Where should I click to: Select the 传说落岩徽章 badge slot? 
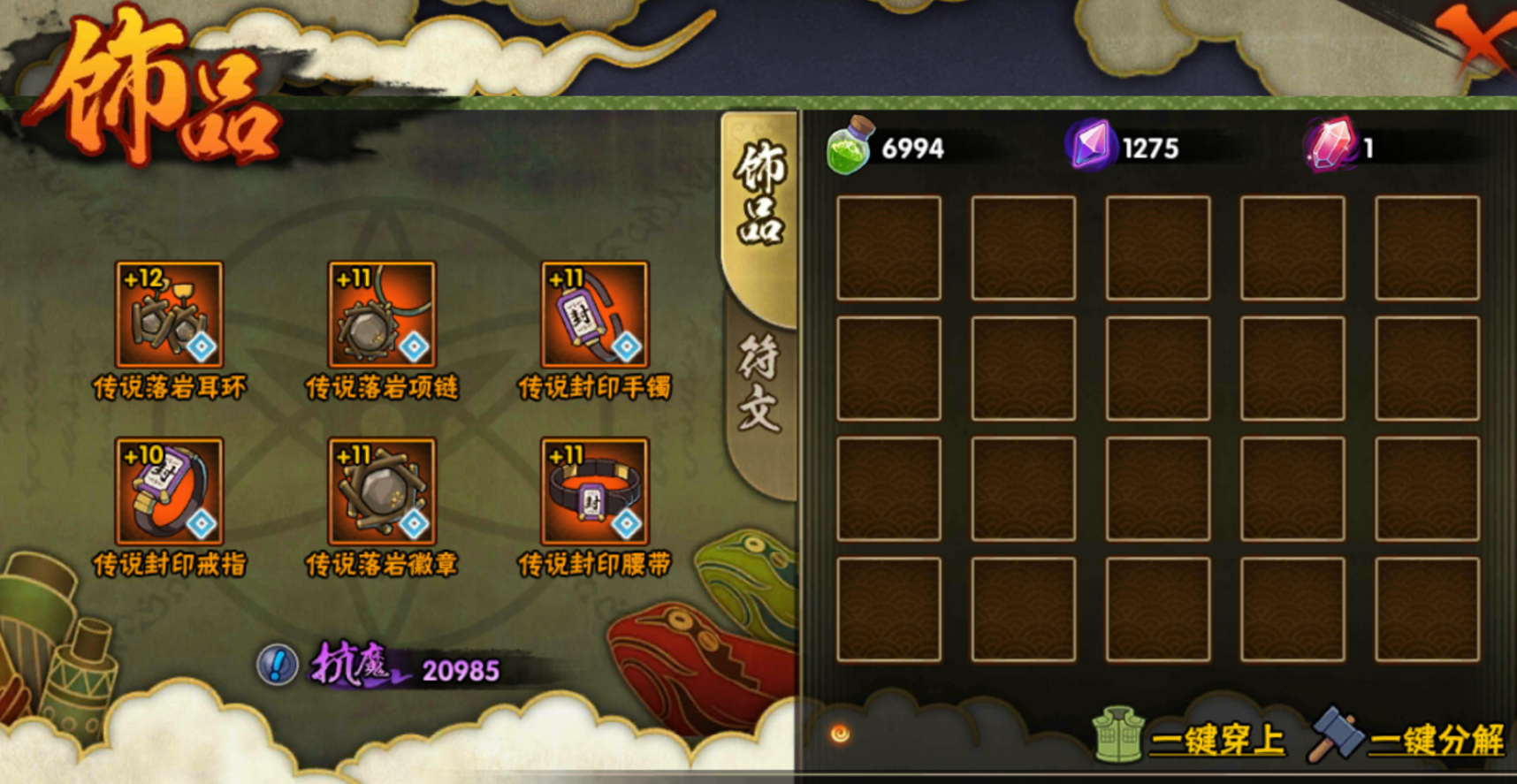point(382,491)
